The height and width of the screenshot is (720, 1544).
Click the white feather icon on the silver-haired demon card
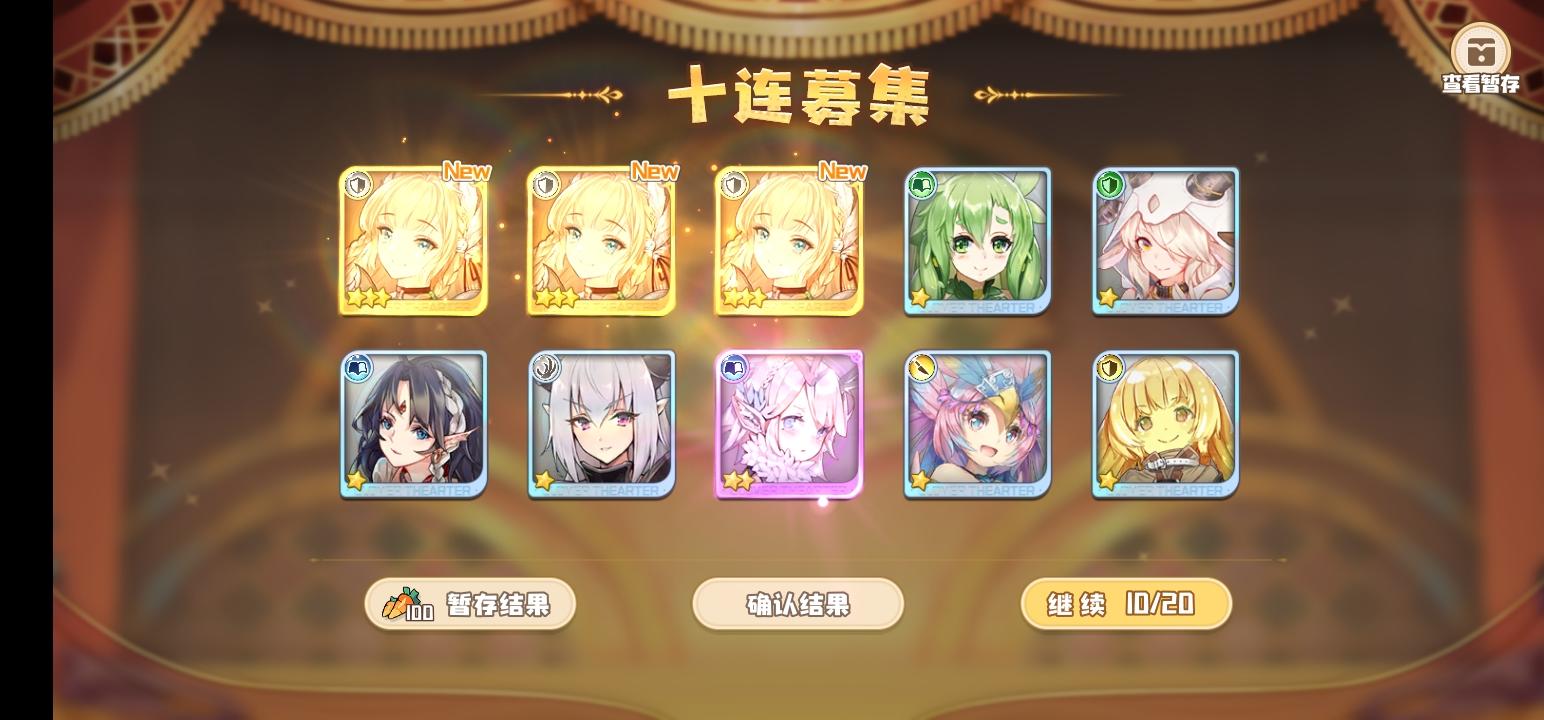point(545,368)
